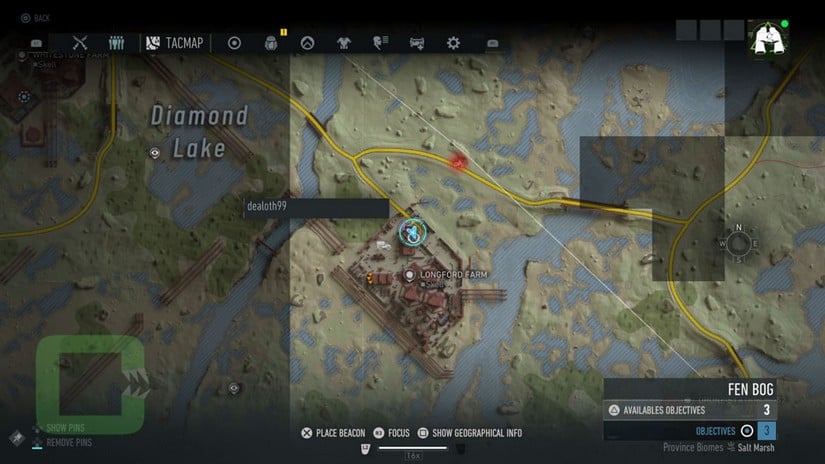
Task: Select the Longford Farm location marker
Action: point(410,275)
